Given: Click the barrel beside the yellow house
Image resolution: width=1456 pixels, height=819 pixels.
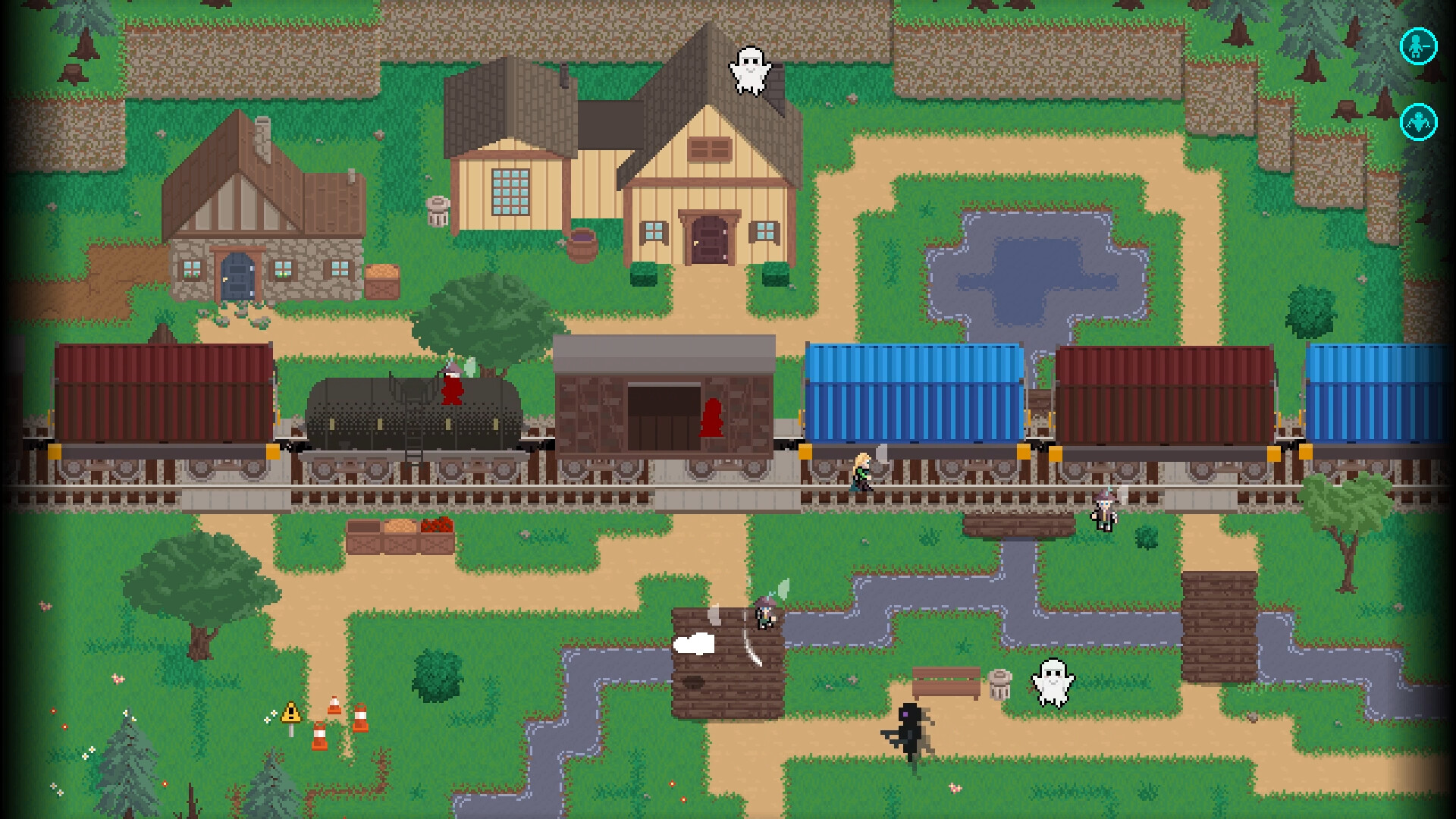Looking at the screenshot, I should tap(582, 243).
